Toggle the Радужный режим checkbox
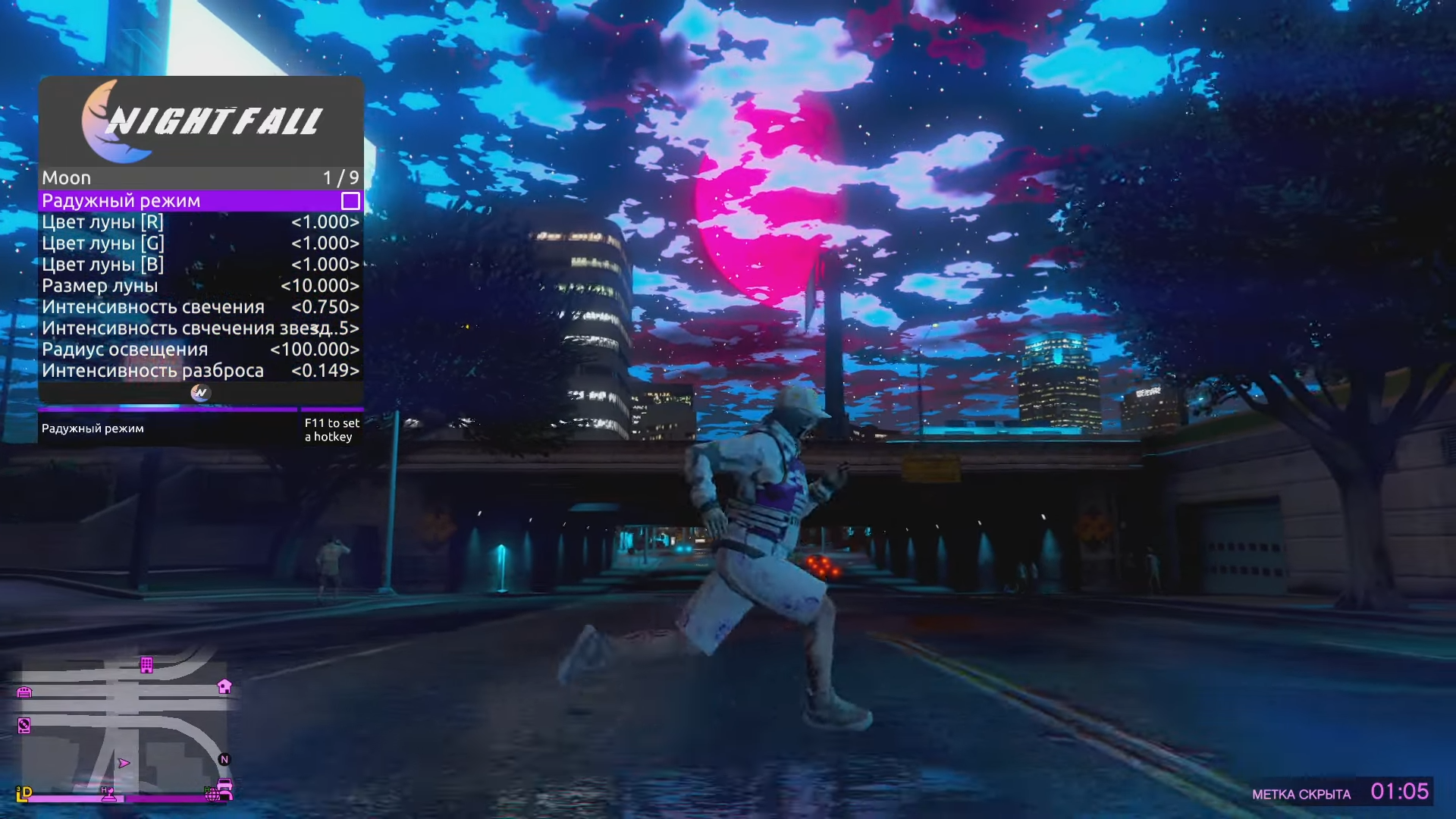This screenshot has height=819, width=1456. pyautogui.click(x=350, y=201)
